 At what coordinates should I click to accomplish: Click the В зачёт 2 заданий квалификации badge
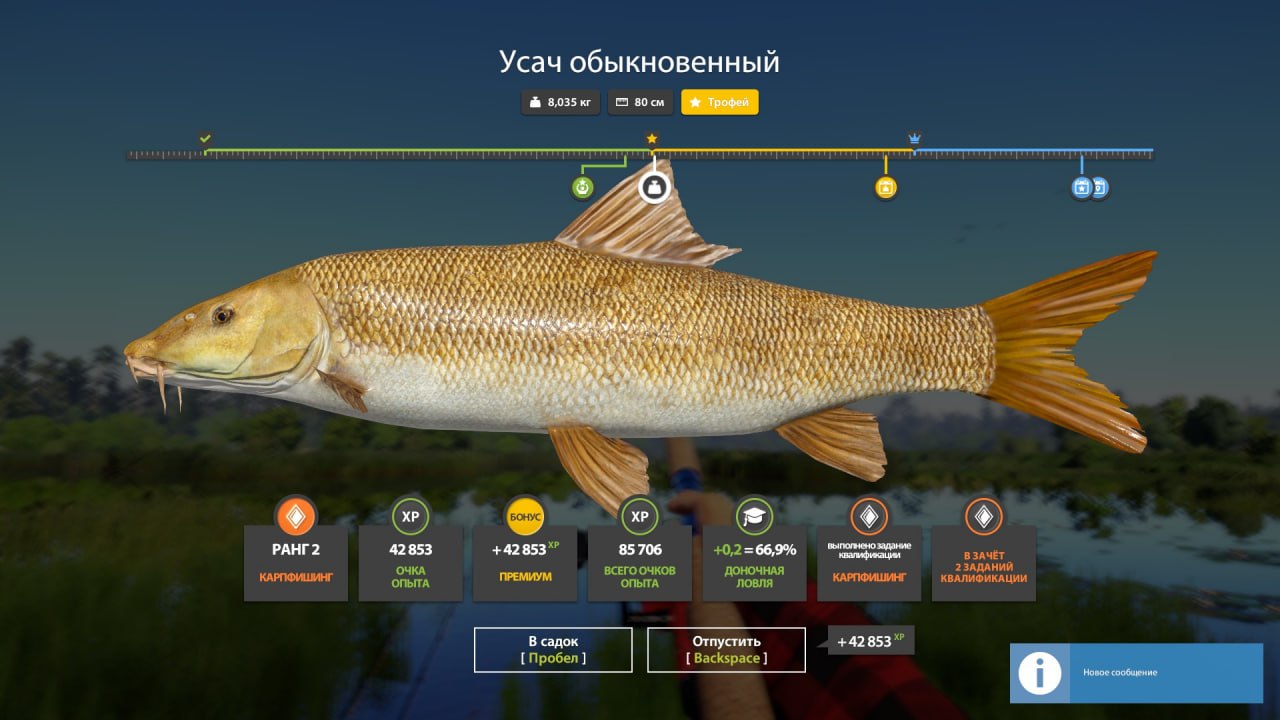tap(983, 516)
